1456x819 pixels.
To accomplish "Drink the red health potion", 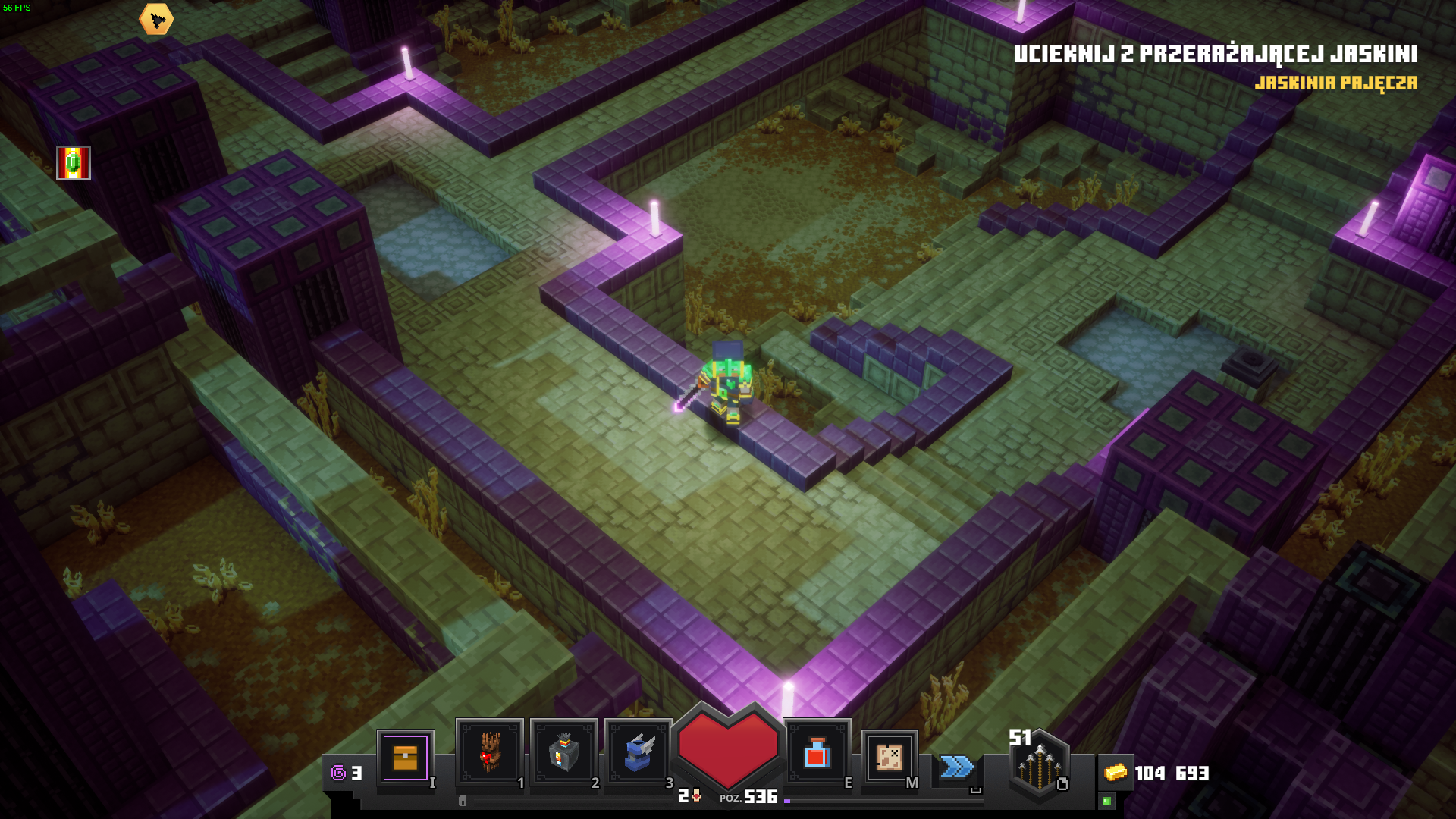I will point(817,753).
